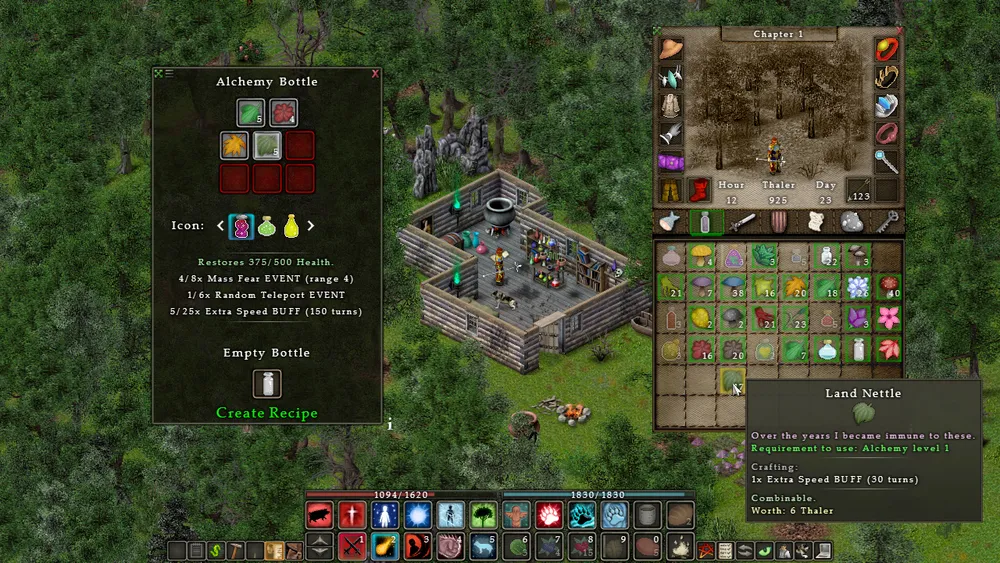
Task: Select the equipped red boots slot
Action: point(697,189)
